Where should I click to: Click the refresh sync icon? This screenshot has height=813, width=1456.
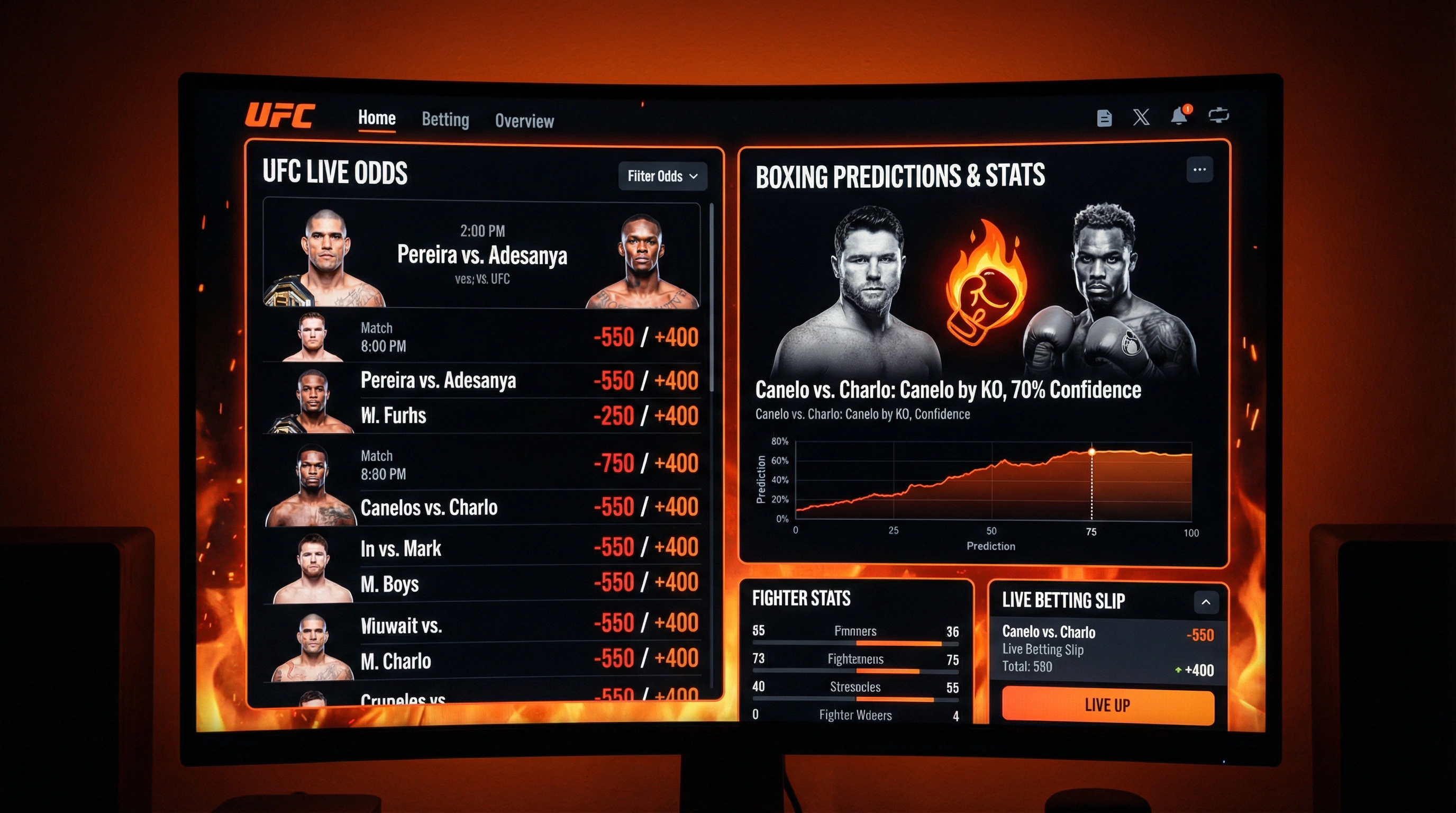(1218, 115)
